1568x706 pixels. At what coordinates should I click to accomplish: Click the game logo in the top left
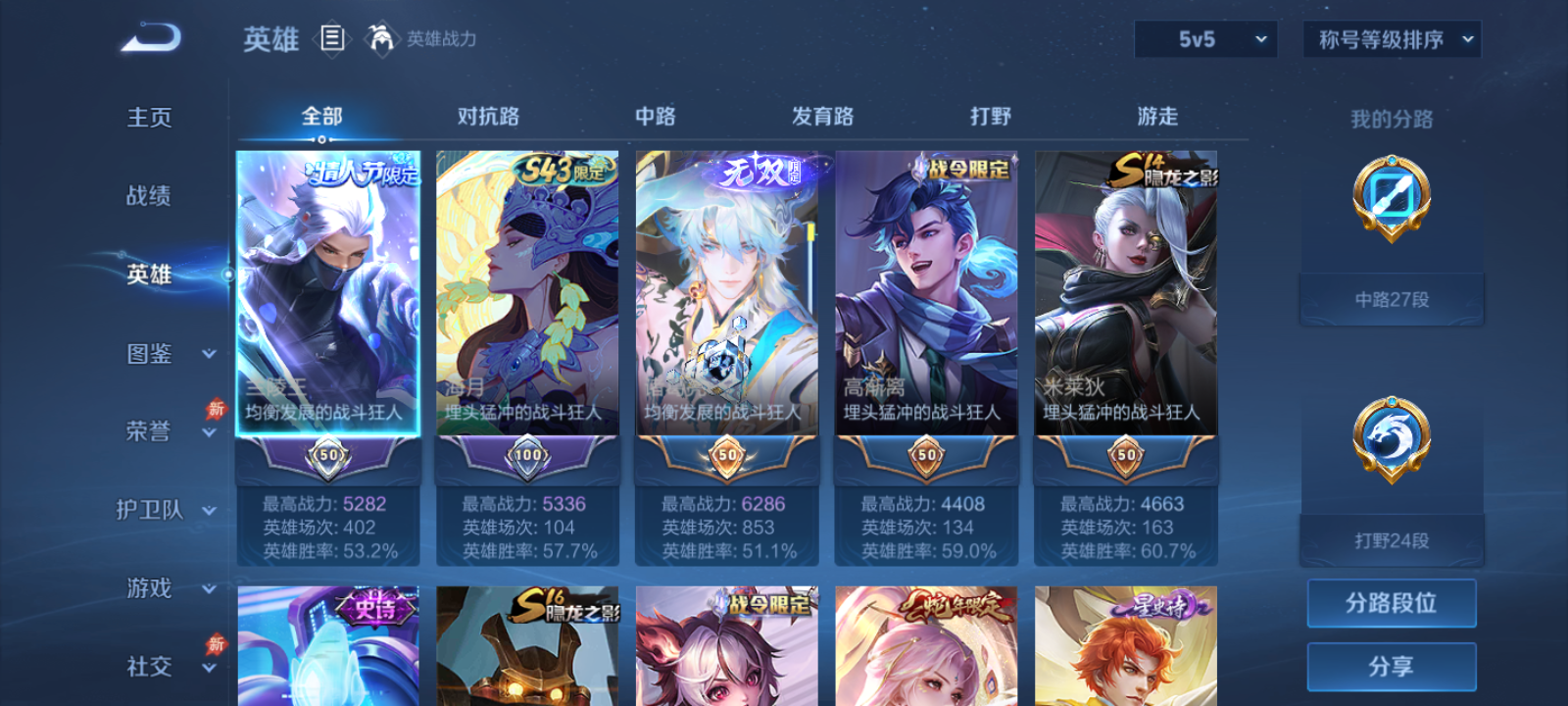click(x=147, y=39)
